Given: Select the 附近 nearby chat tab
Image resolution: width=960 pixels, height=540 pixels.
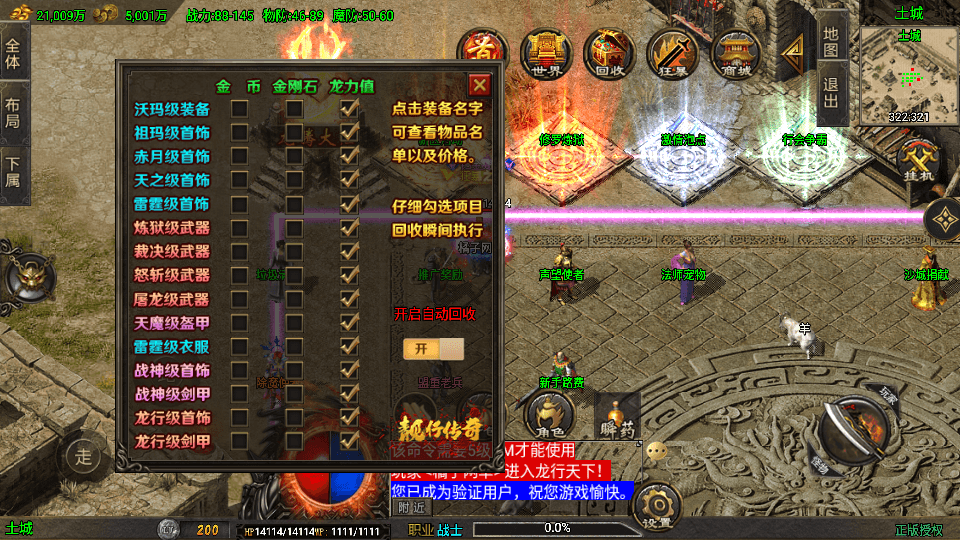Looking at the screenshot, I should click(411, 508).
